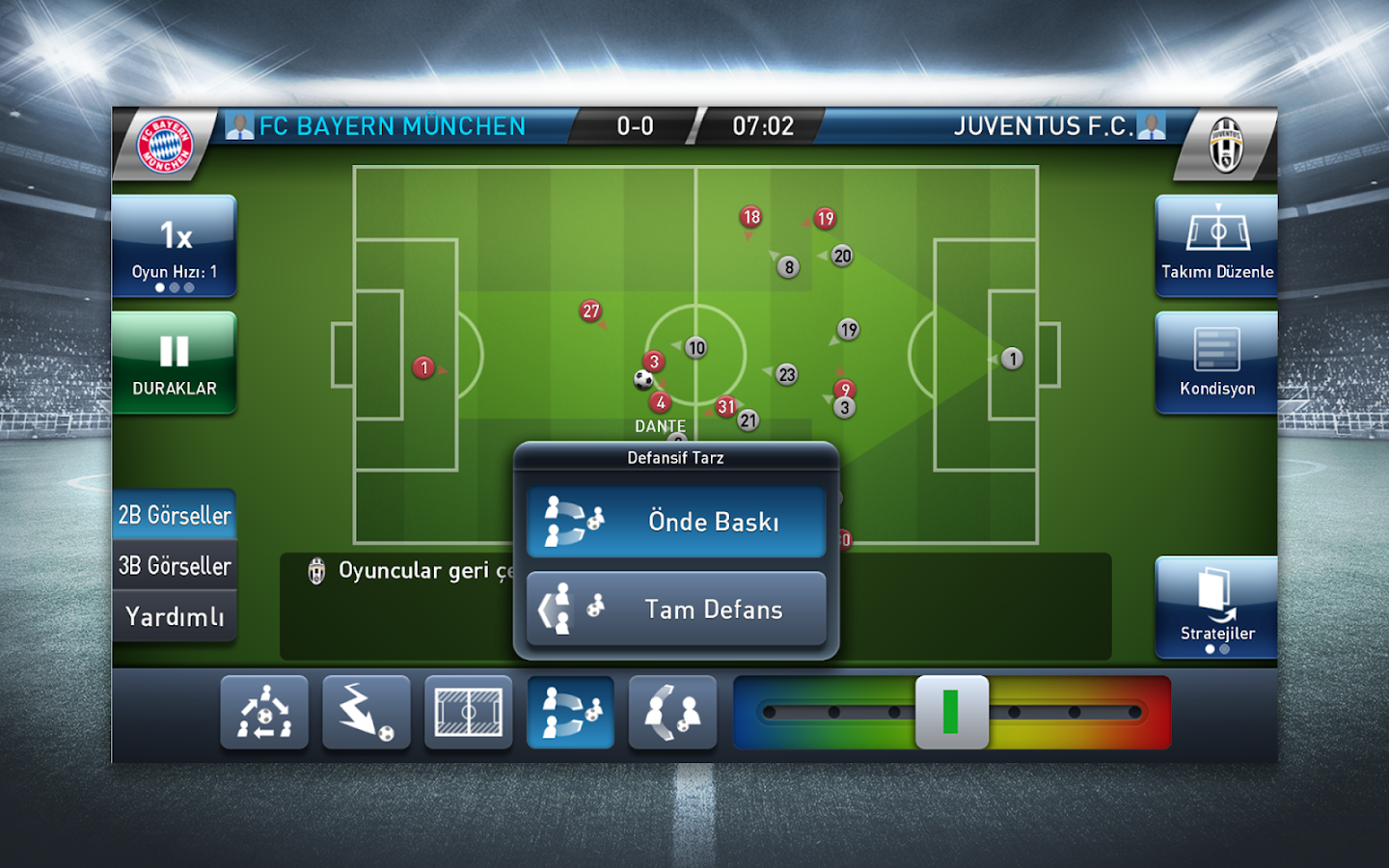The image size is (1389, 868).
Task: Open the player marking tactic icon
Action: pos(672,713)
